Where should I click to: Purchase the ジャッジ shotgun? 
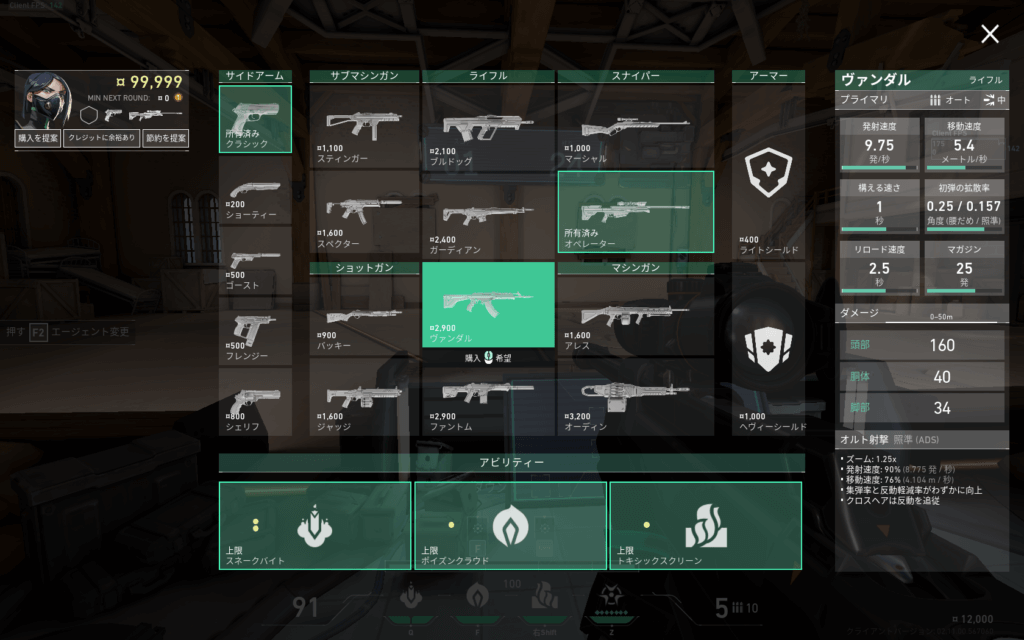click(363, 397)
